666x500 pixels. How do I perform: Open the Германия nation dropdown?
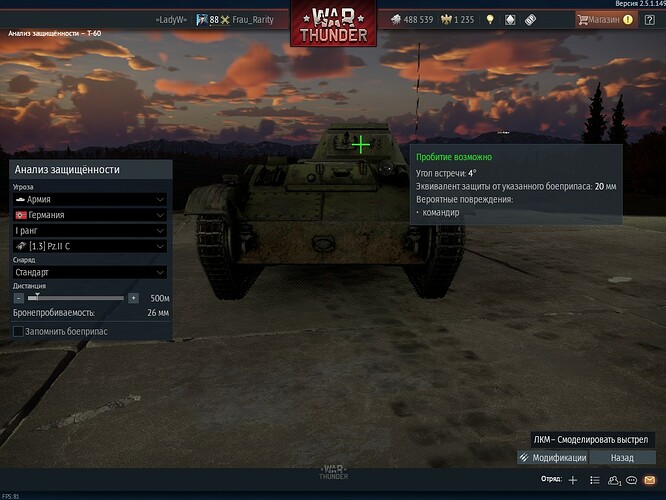tap(89, 214)
